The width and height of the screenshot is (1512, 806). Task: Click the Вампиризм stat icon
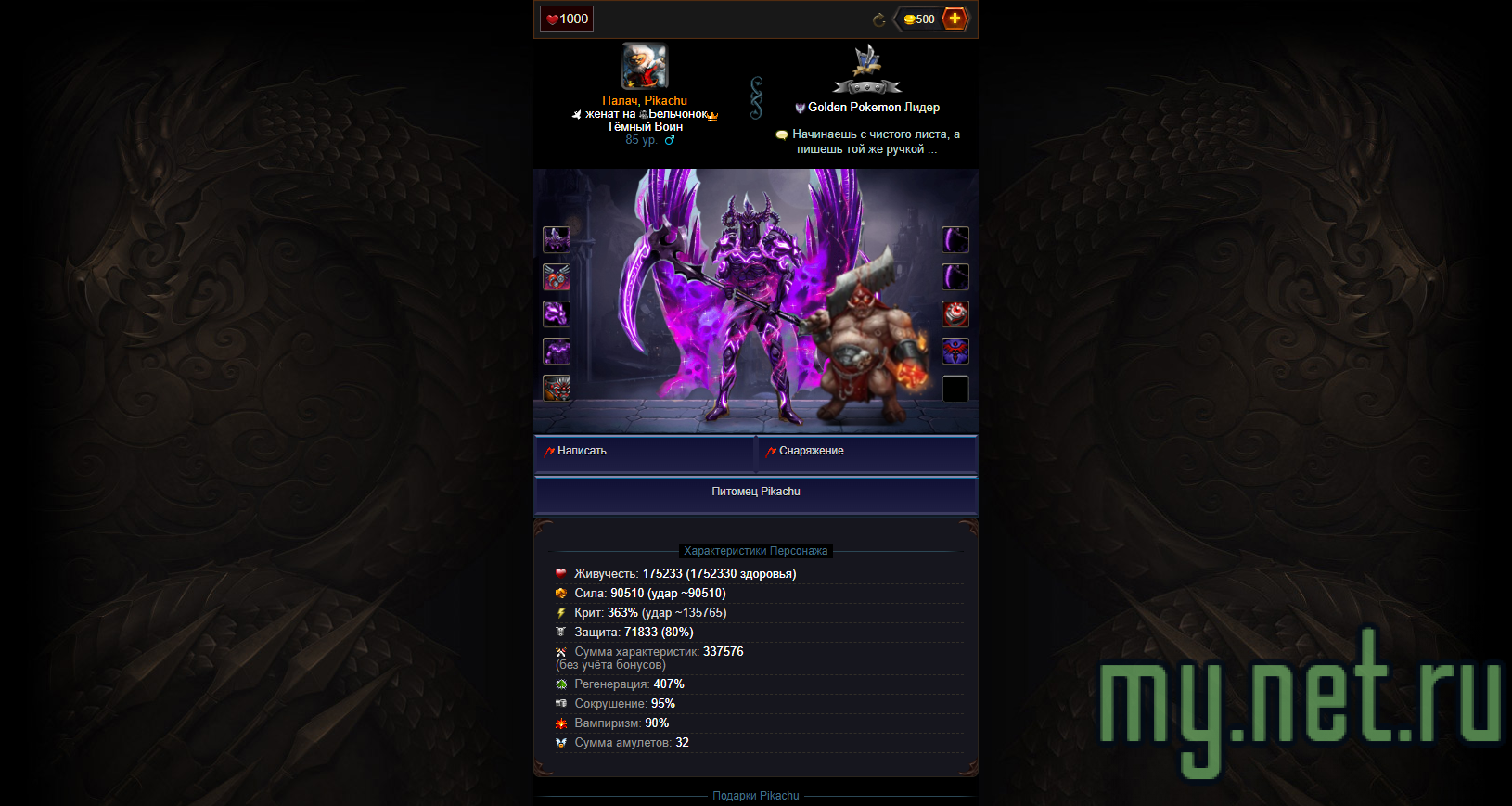(561, 723)
